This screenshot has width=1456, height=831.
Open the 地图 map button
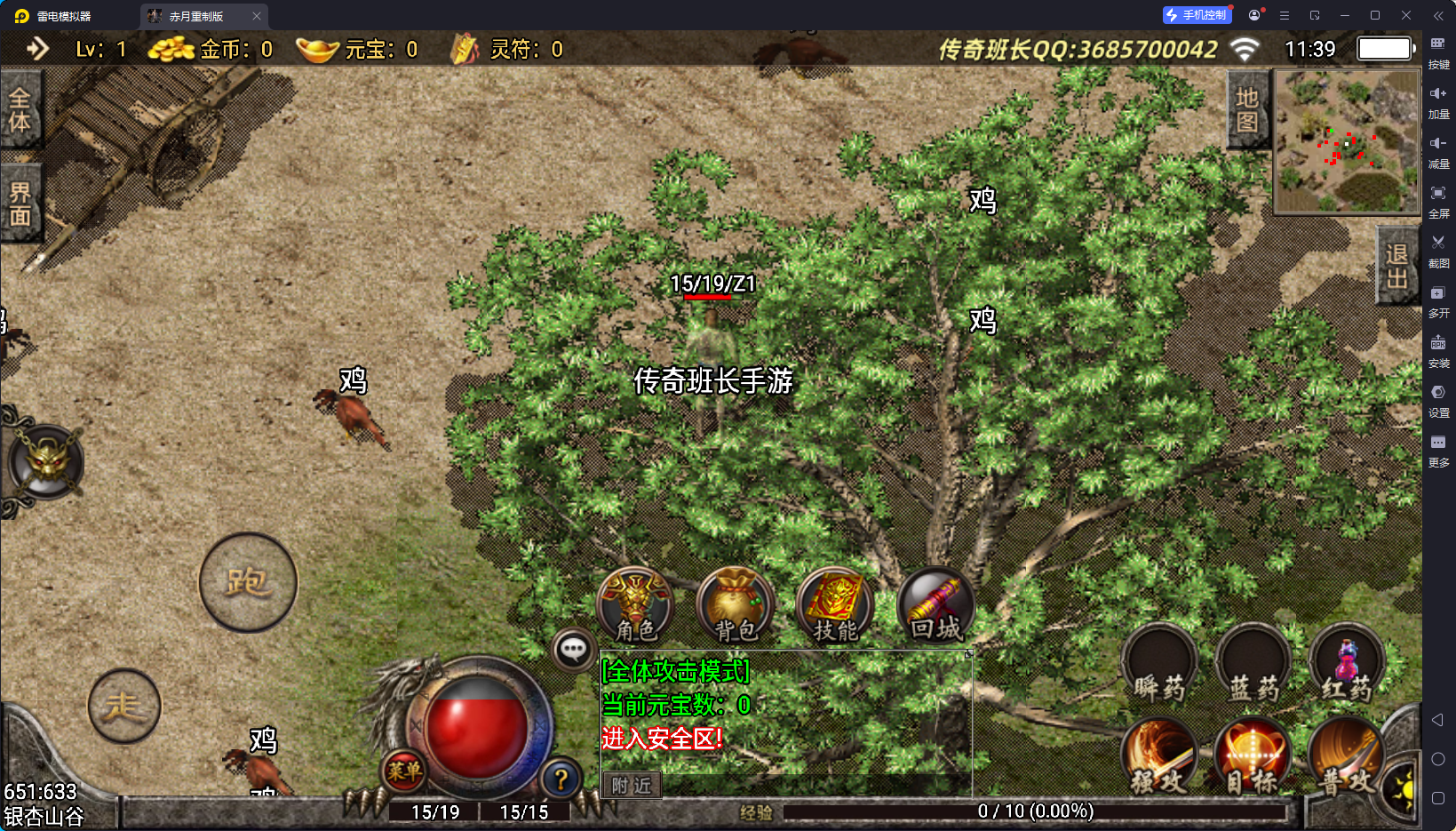tap(1247, 109)
